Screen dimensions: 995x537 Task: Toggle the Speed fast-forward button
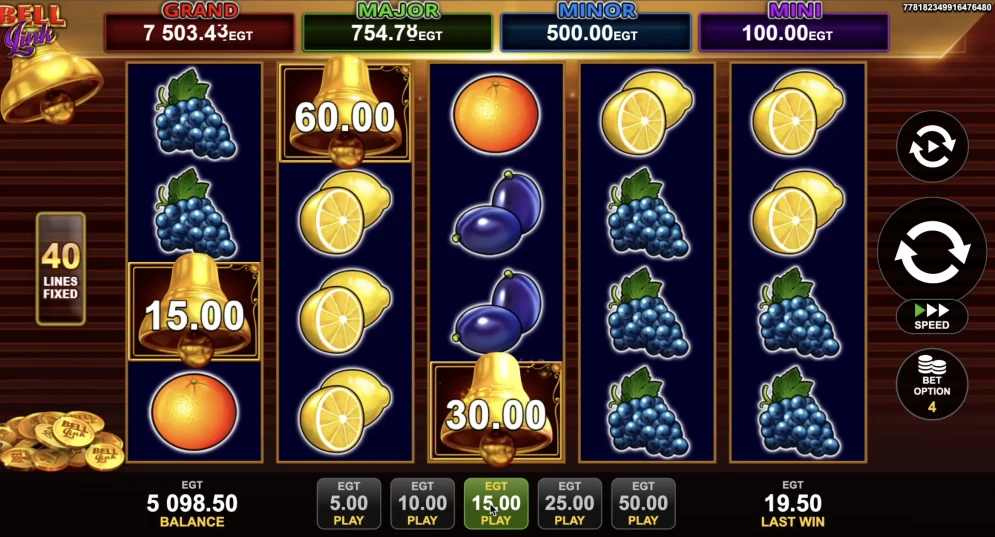(x=932, y=317)
